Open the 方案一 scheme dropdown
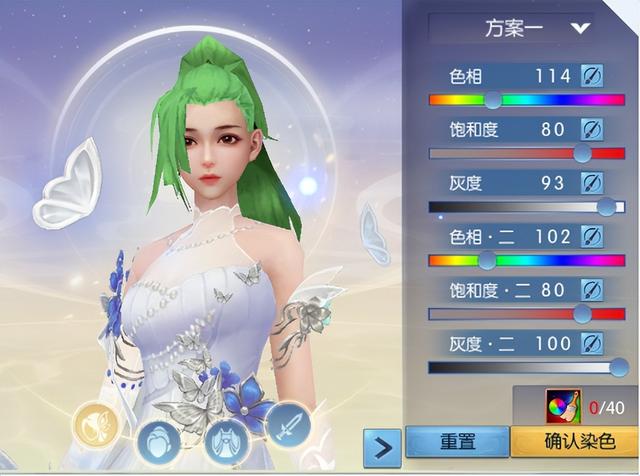 (524, 28)
